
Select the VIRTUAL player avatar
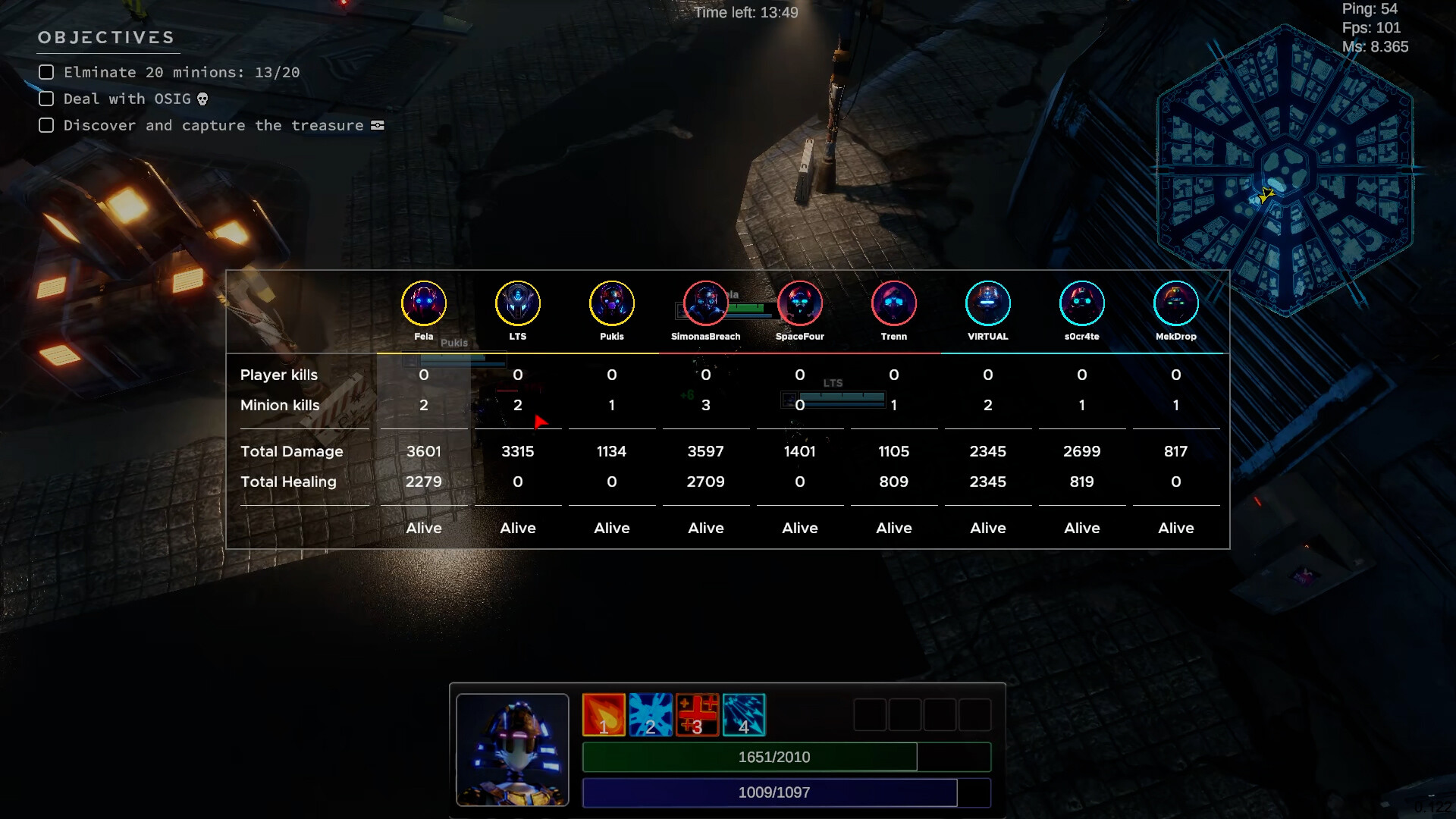tap(988, 303)
